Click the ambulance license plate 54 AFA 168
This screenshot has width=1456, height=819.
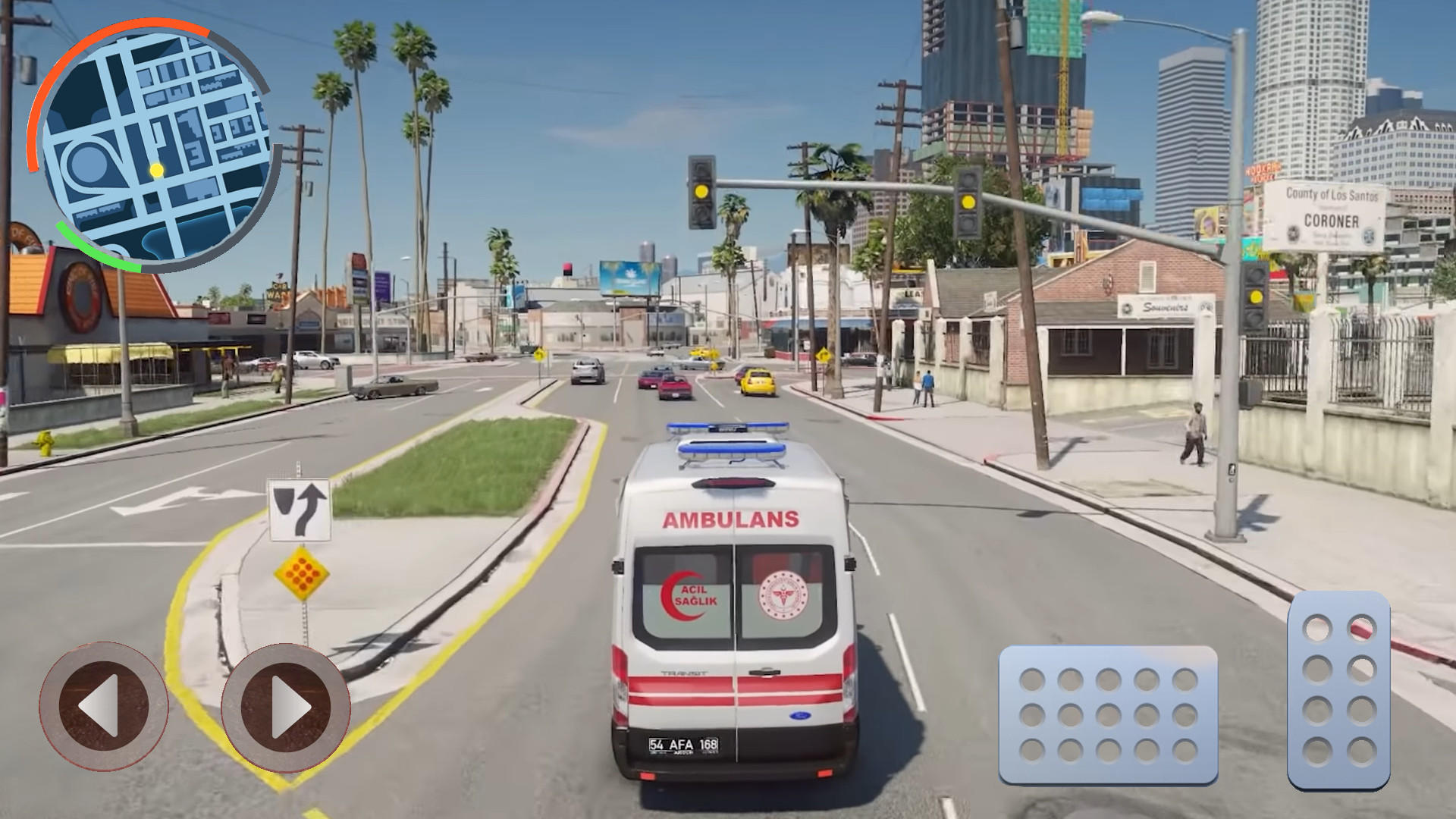tap(682, 745)
